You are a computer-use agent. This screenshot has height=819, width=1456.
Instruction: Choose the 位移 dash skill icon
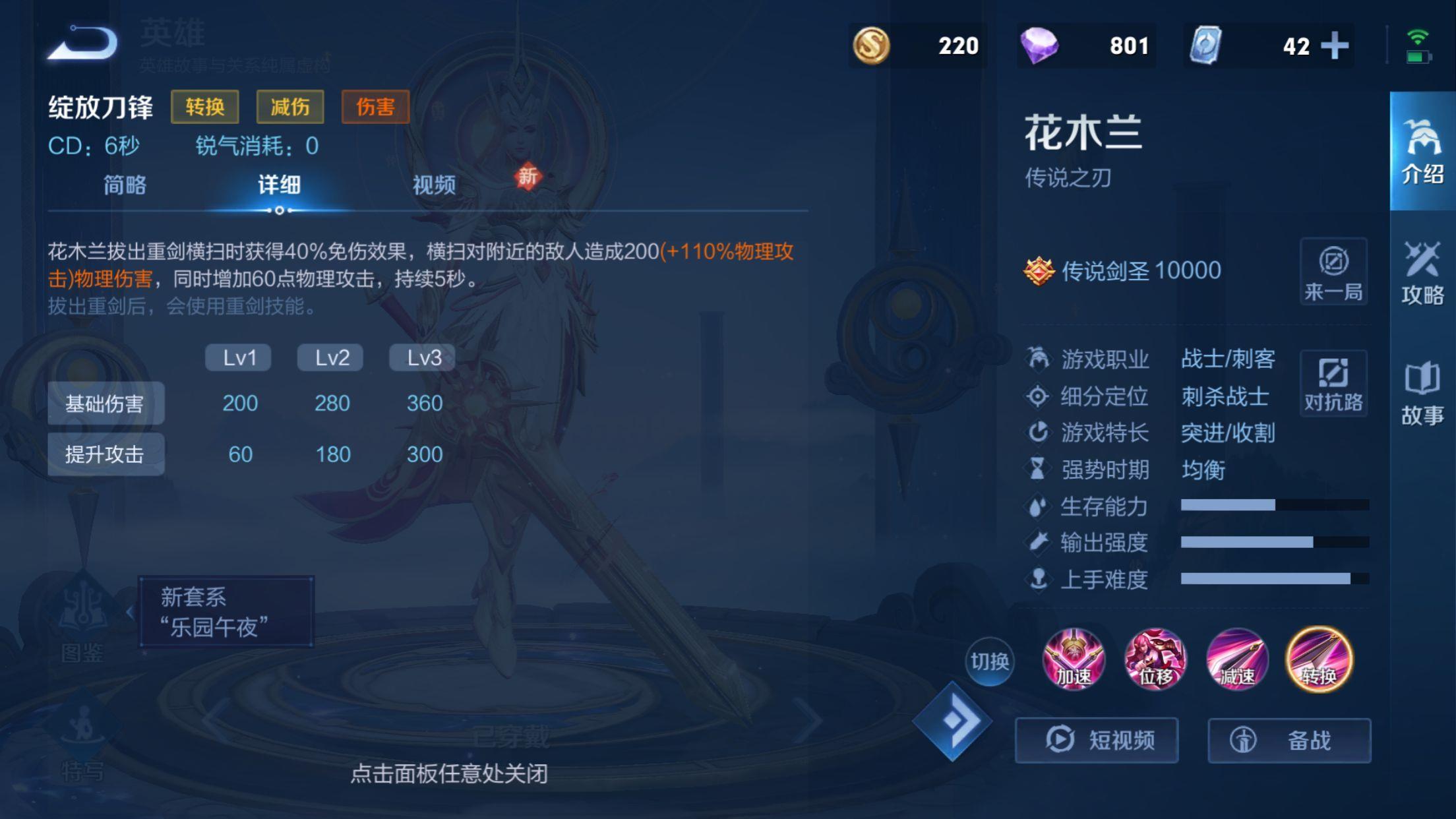click(x=1155, y=659)
